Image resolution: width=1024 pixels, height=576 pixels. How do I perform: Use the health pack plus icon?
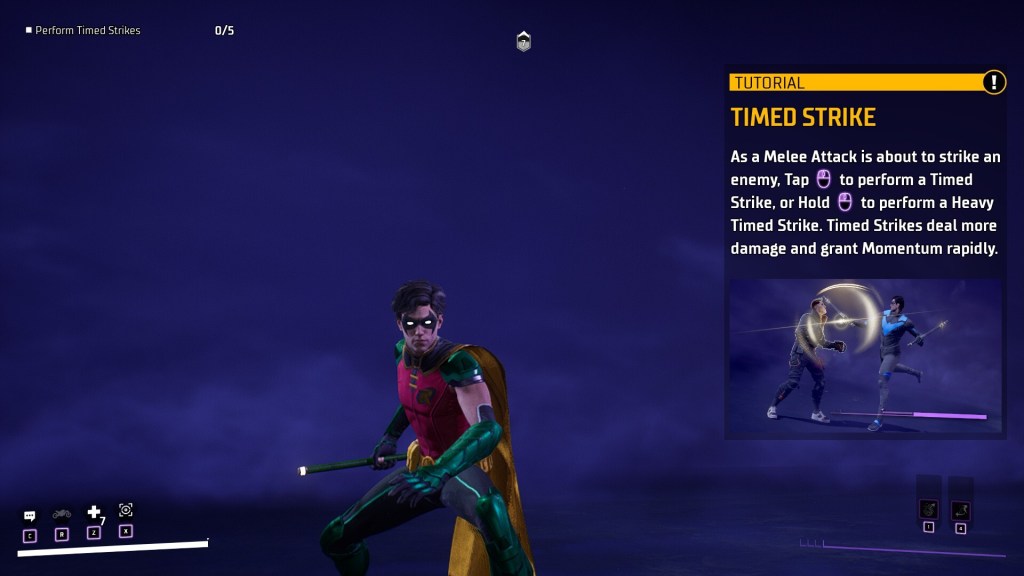coord(94,513)
